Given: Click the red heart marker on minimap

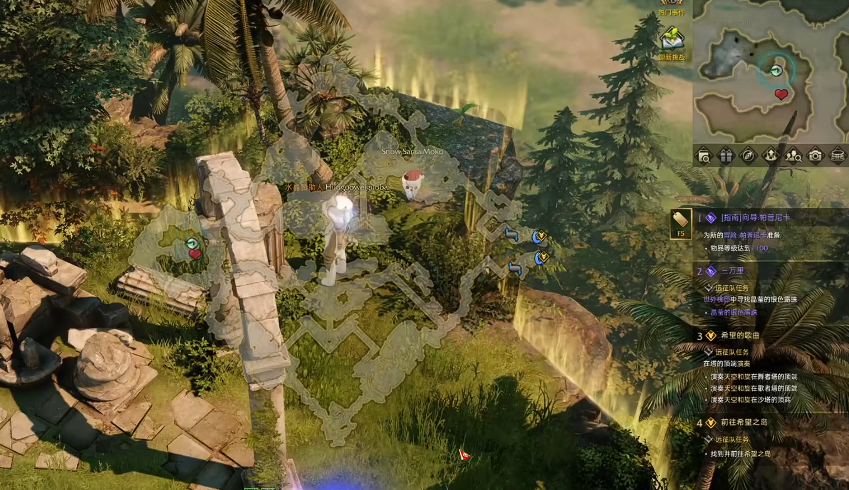Looking at the screenshot, I should tap(782, 95).
